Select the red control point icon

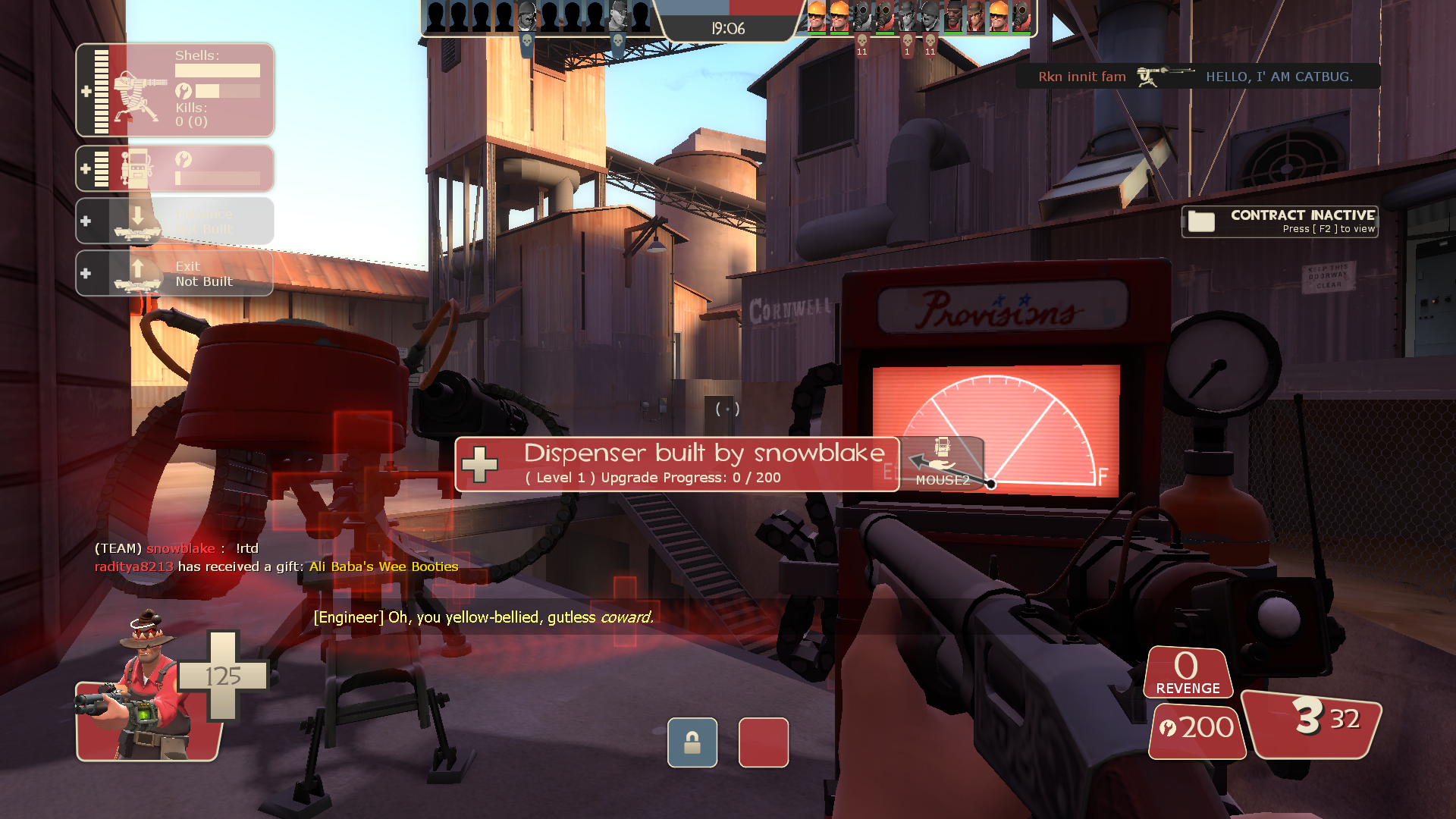(763, 742)
